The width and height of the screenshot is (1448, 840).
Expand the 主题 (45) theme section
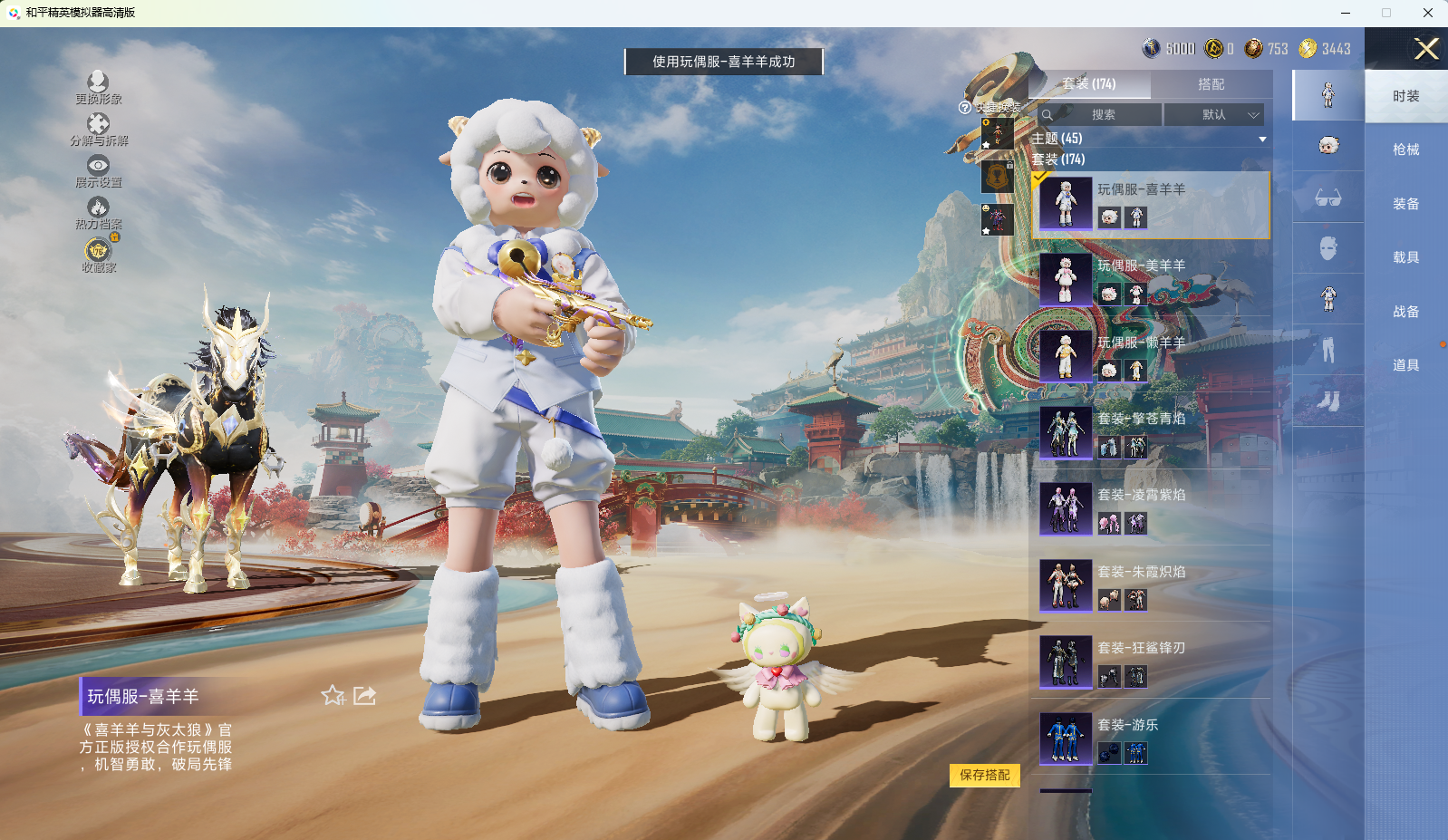tap(1147, 139)
